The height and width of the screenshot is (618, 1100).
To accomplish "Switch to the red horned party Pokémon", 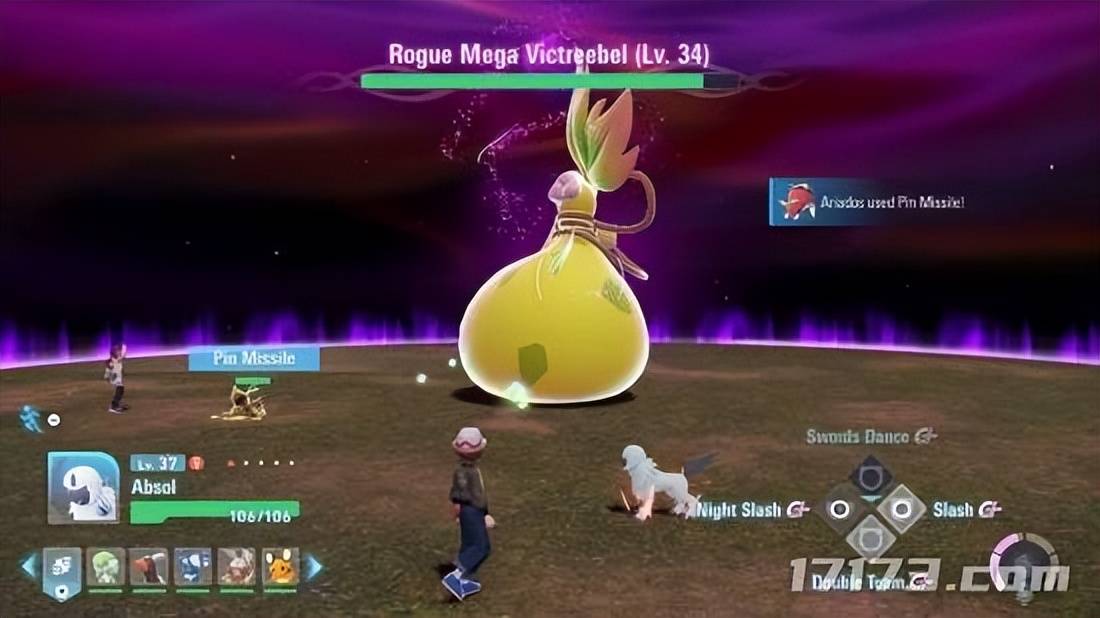I will tap(149, 566).
